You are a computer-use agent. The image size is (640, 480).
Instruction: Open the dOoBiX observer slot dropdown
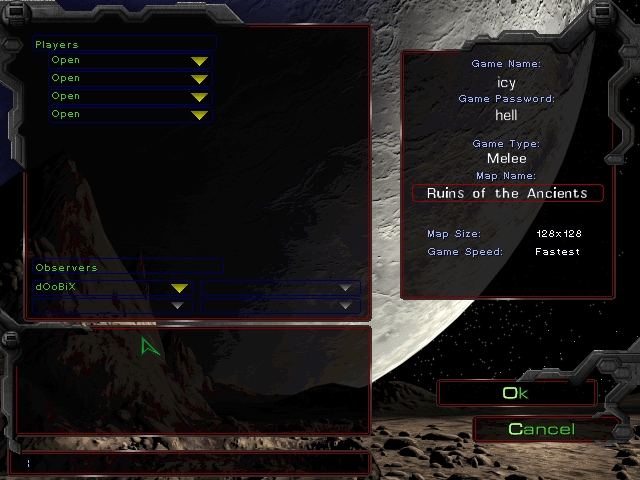coord(179,288)
